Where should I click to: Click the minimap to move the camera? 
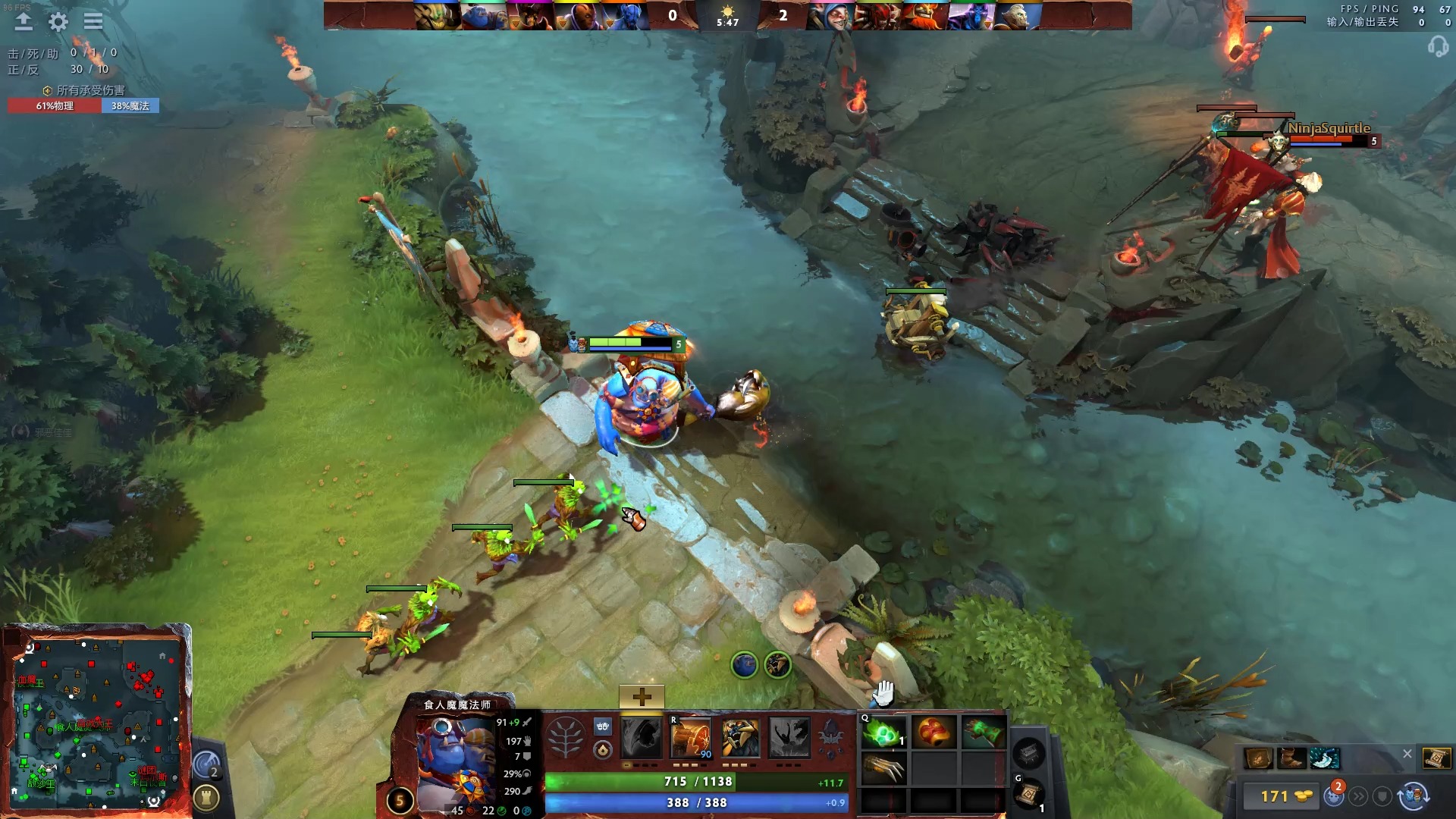[x=99, y=720]
